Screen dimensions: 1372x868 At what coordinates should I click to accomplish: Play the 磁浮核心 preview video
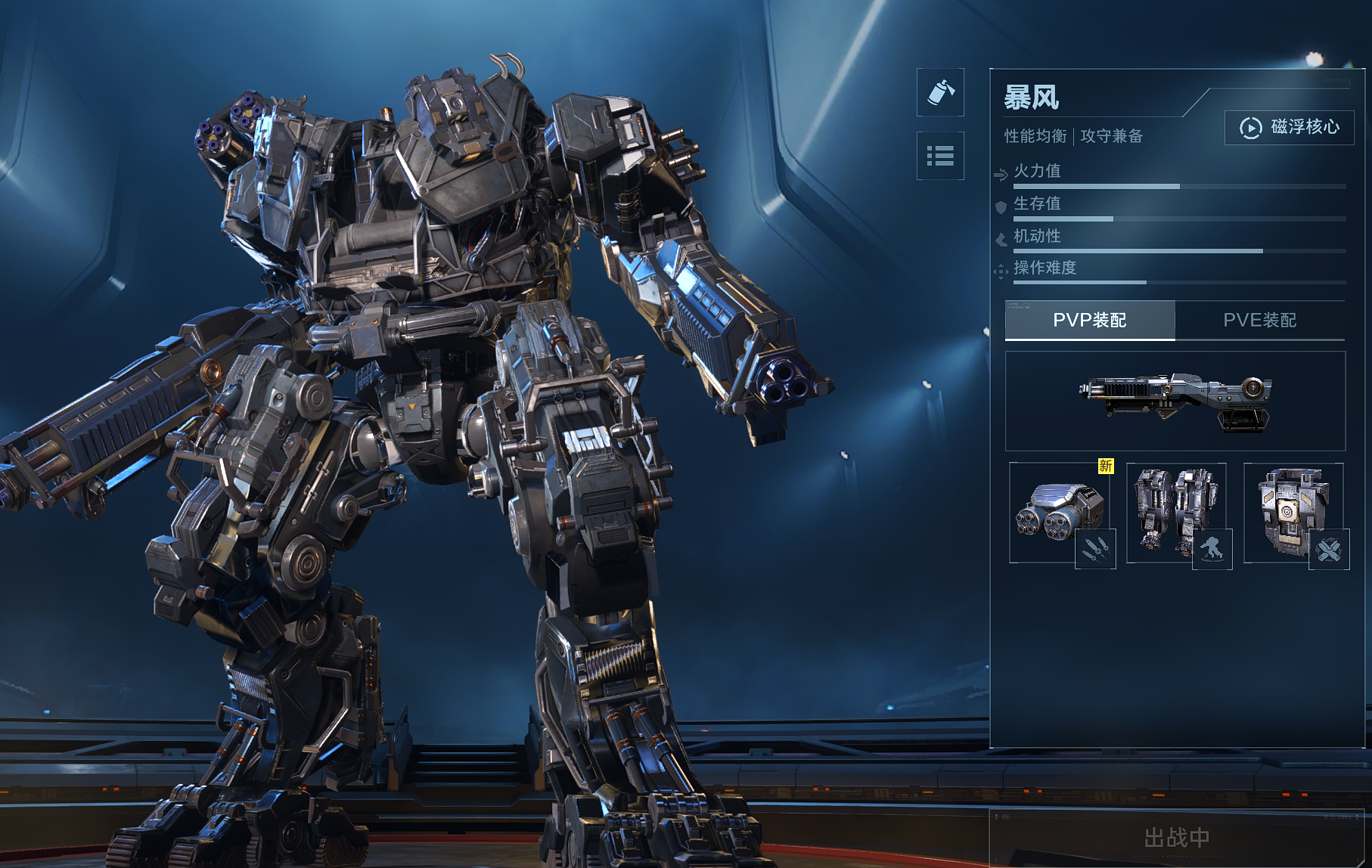[1289, 127]
